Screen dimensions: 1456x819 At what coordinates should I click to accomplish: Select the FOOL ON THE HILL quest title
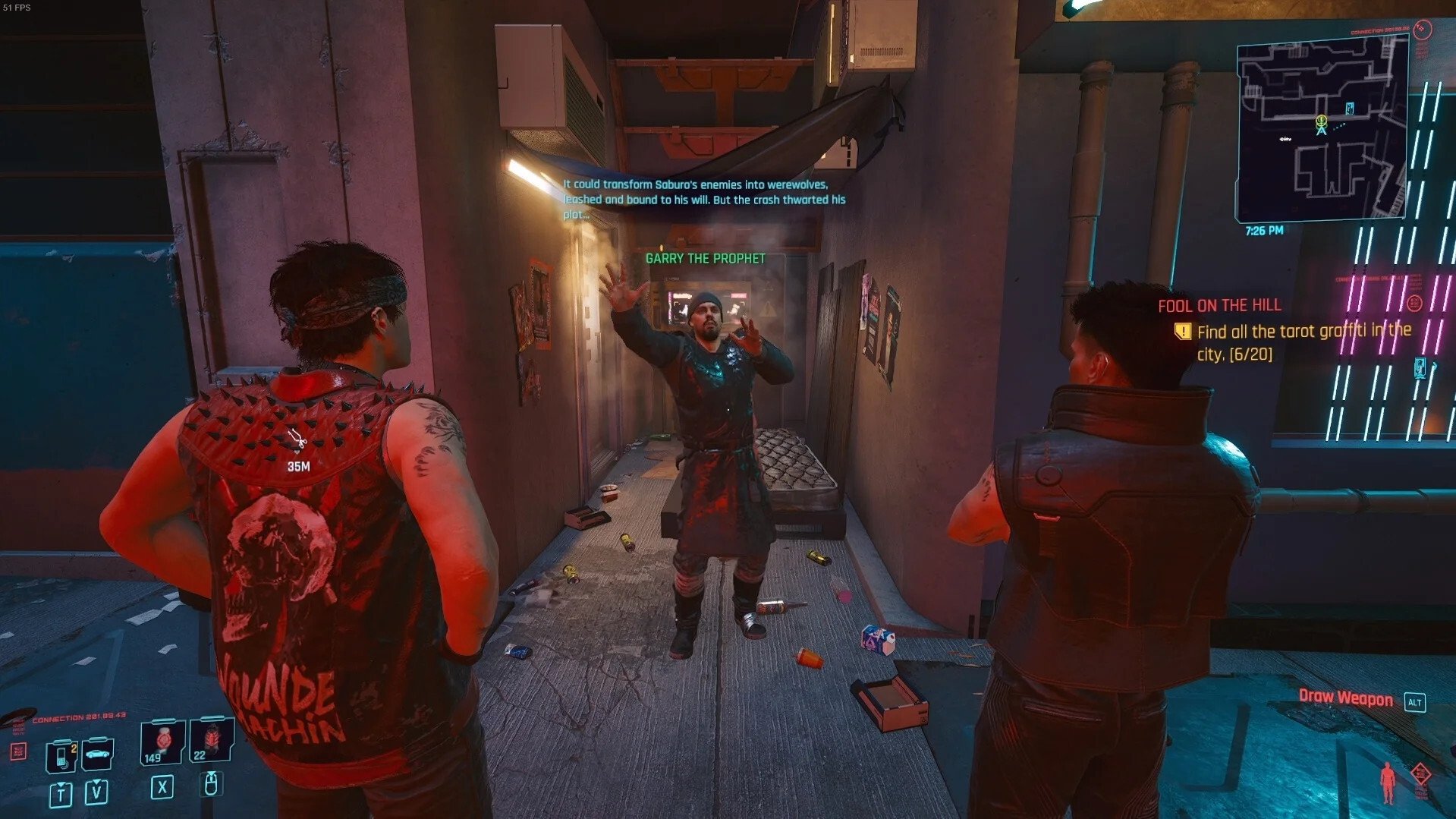[x=1219, y=305]
